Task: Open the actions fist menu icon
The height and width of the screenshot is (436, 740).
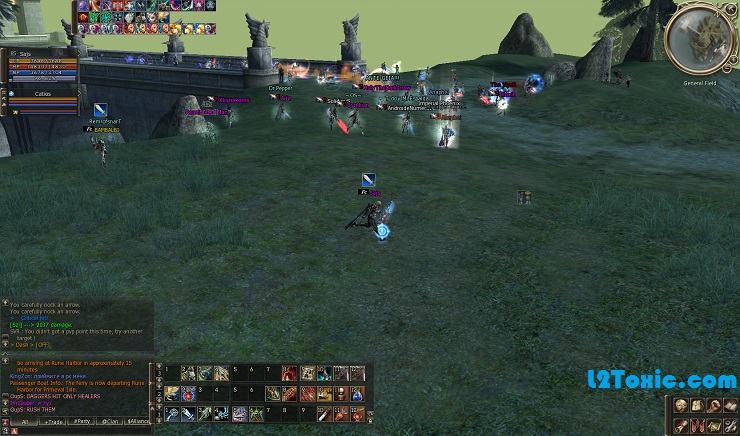Action: (x=715, y=406)
